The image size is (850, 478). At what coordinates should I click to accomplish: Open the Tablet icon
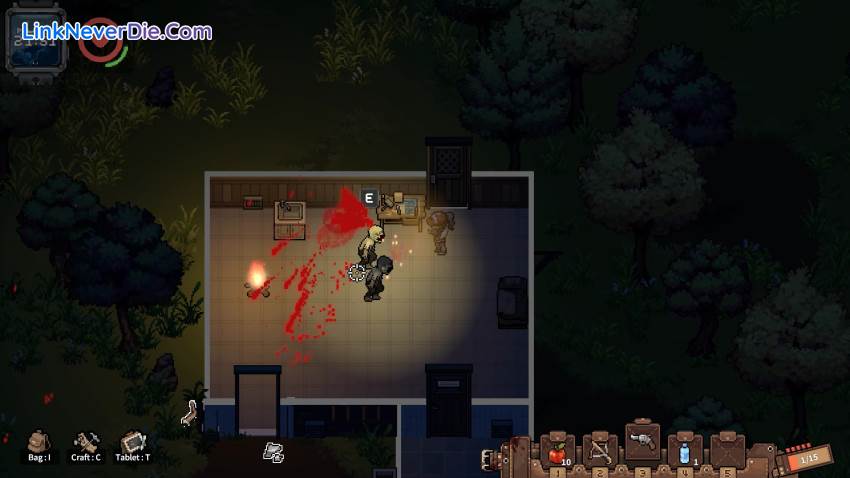(x=133, y=441)
